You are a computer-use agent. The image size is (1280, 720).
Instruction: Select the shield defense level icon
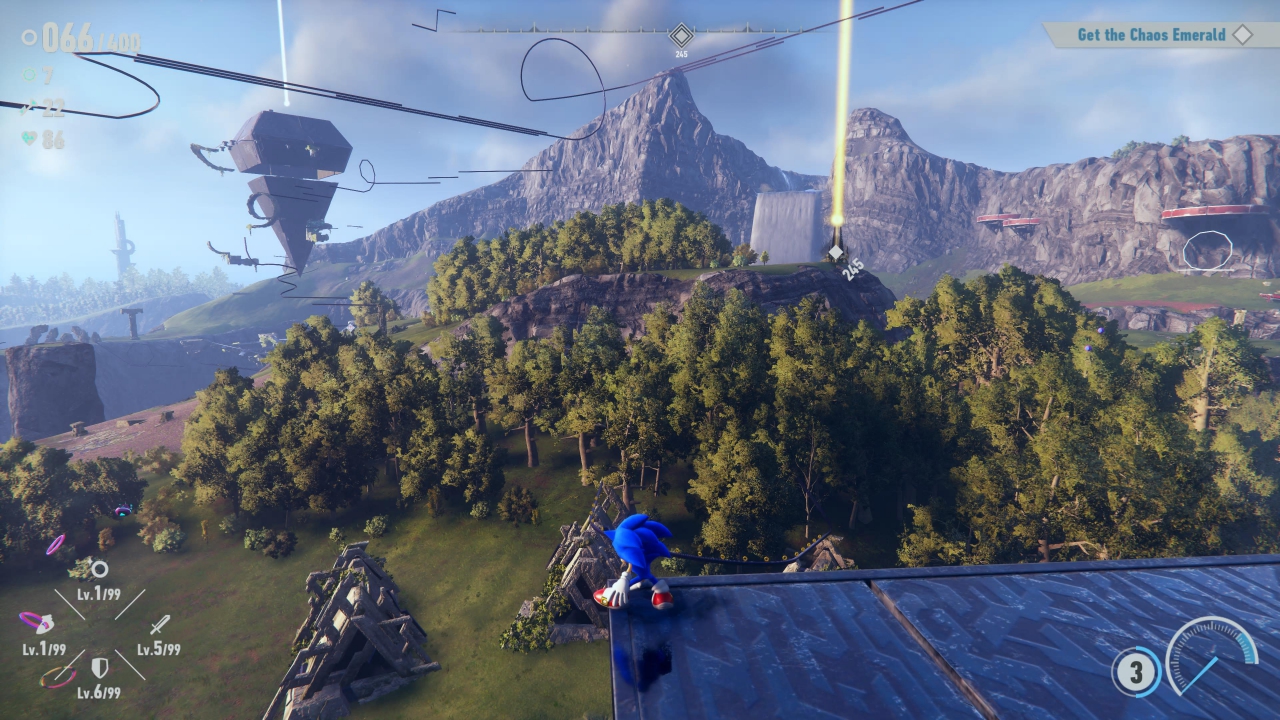(100, 667)
